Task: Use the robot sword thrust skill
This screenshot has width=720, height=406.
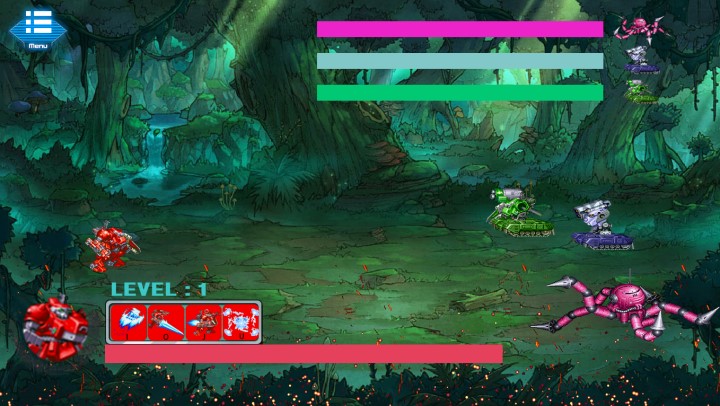Action: tap(164, 321)
